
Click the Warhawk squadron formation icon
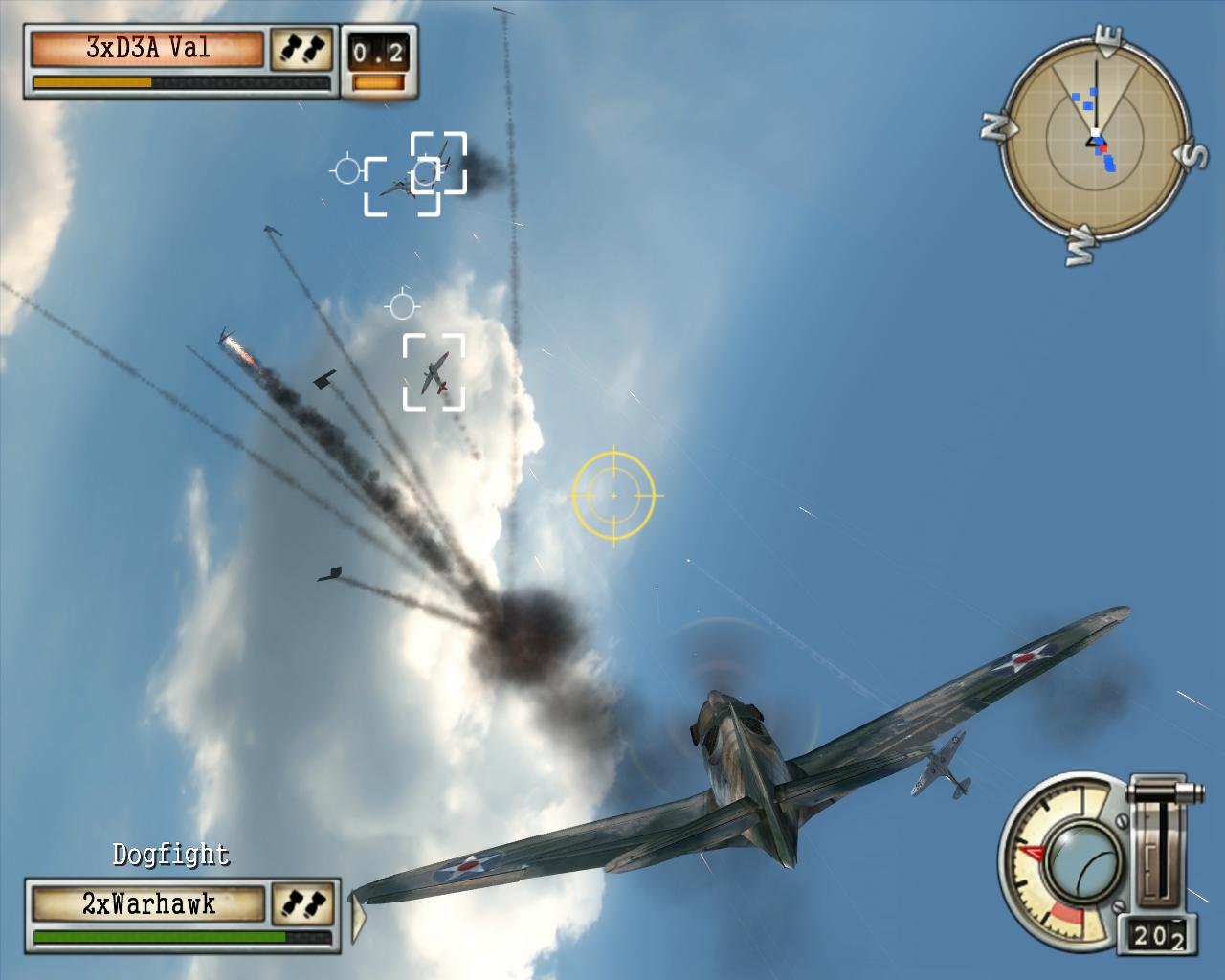pos(303,904)
